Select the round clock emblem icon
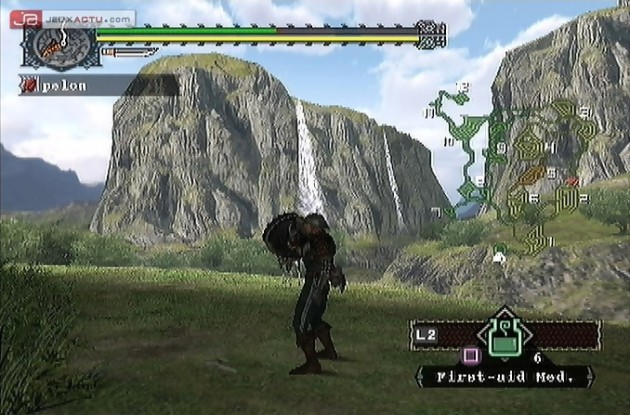The width and height of the screenshot is (630, 415). 60,46
